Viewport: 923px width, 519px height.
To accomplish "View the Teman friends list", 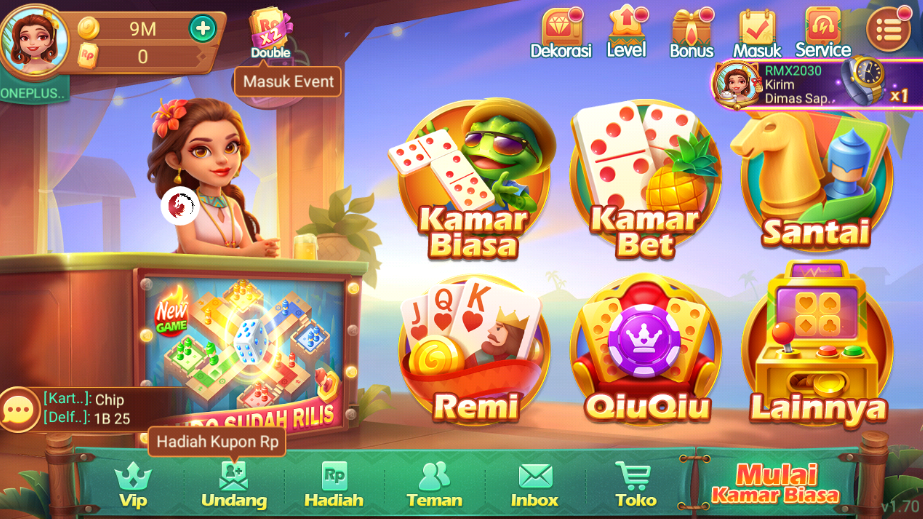I will (x=434, y=484).
